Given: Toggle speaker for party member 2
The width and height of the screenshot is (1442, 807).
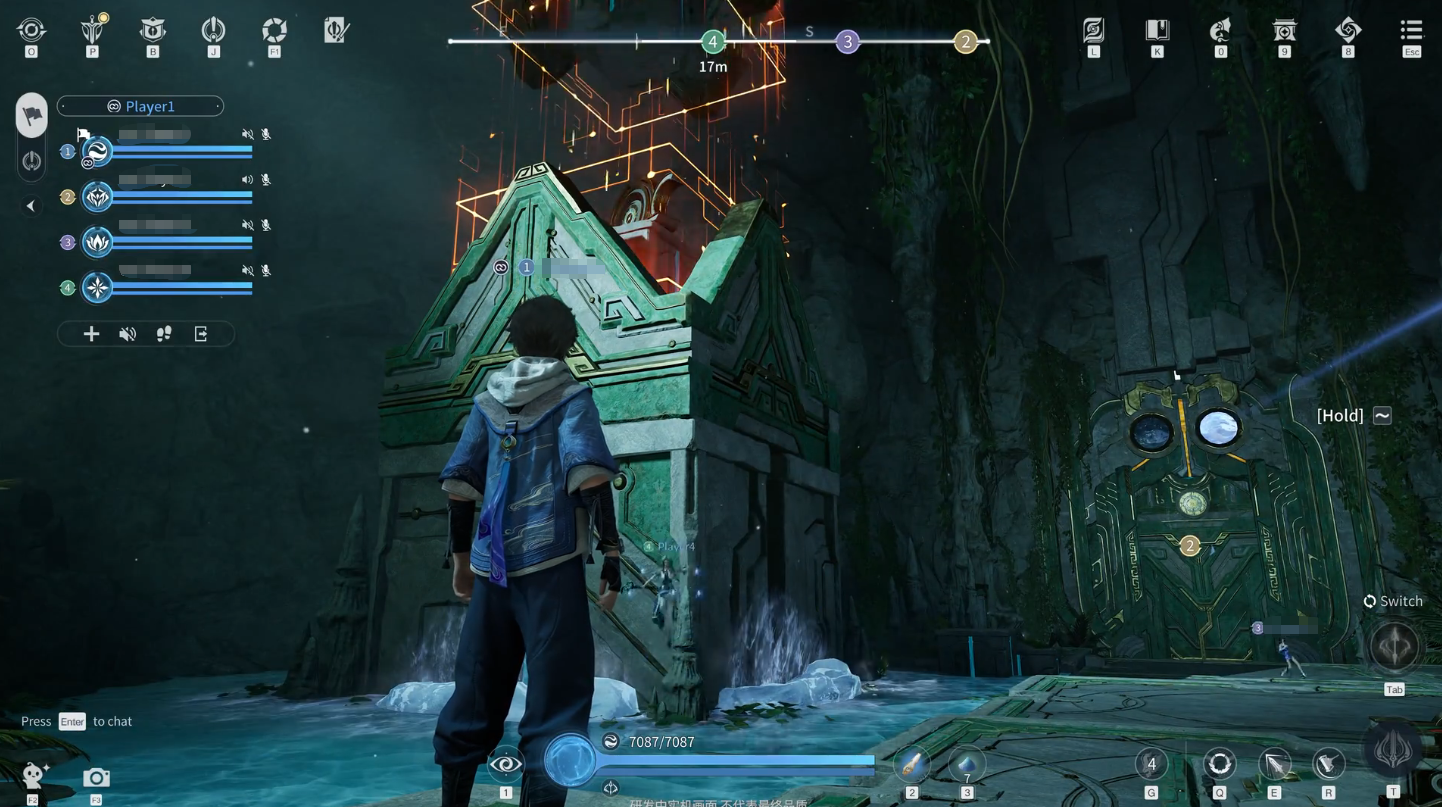Looking at the screenshot, I should point(247,180).
